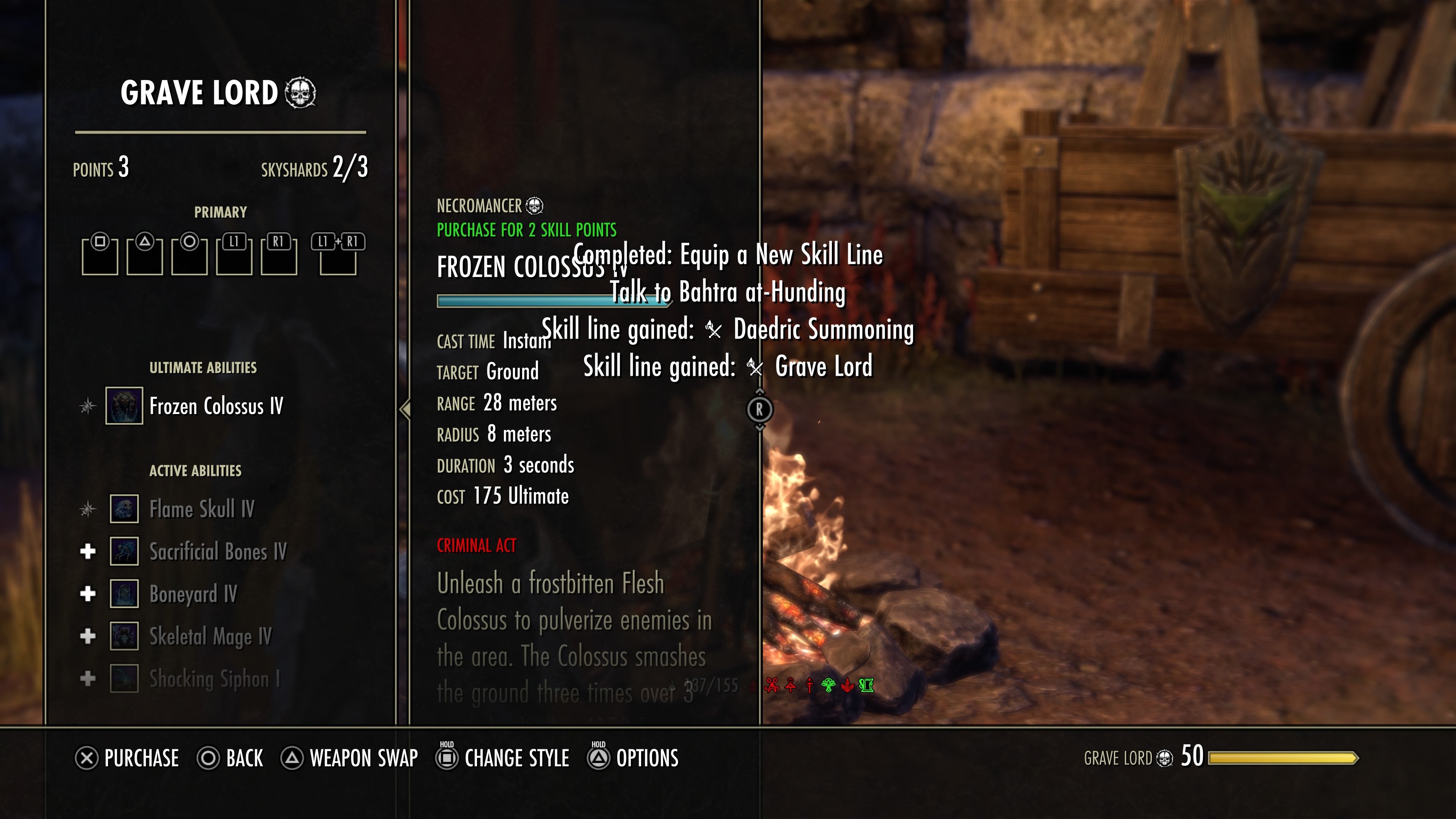Image resolution: width=1456 pixels, height=819 pixels.
Task: Click the plus beside Sacrificial Bones IV
Action: point(88,552)
